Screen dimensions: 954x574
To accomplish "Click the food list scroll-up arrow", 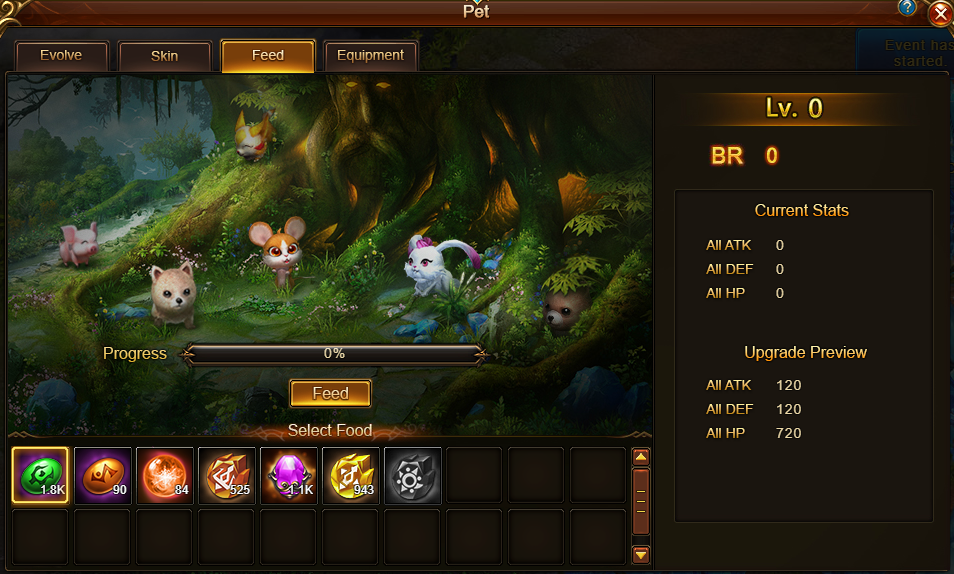I will pyautogui.click(x=641, y=457).
